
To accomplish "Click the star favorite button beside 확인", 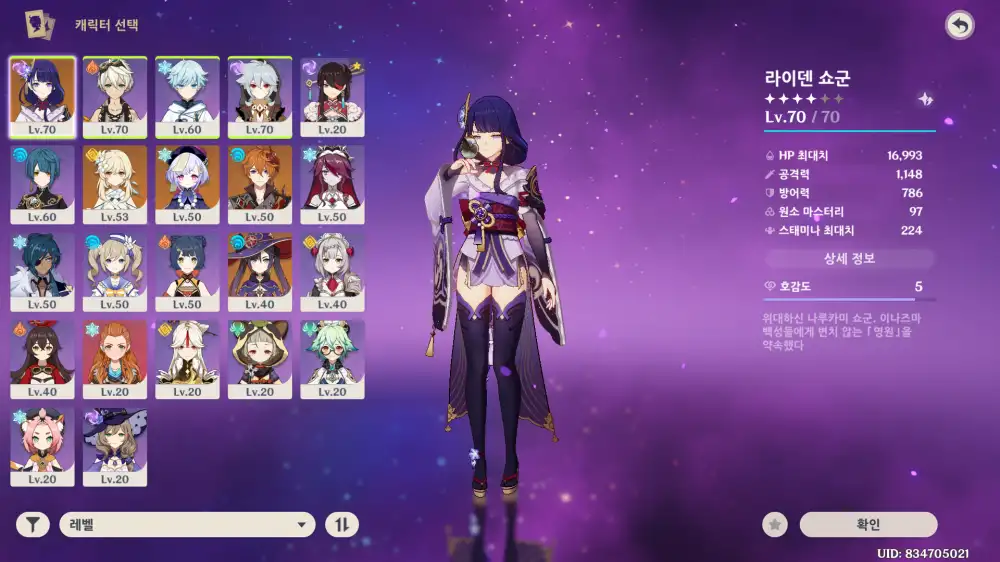I will [x=774, y=525].
